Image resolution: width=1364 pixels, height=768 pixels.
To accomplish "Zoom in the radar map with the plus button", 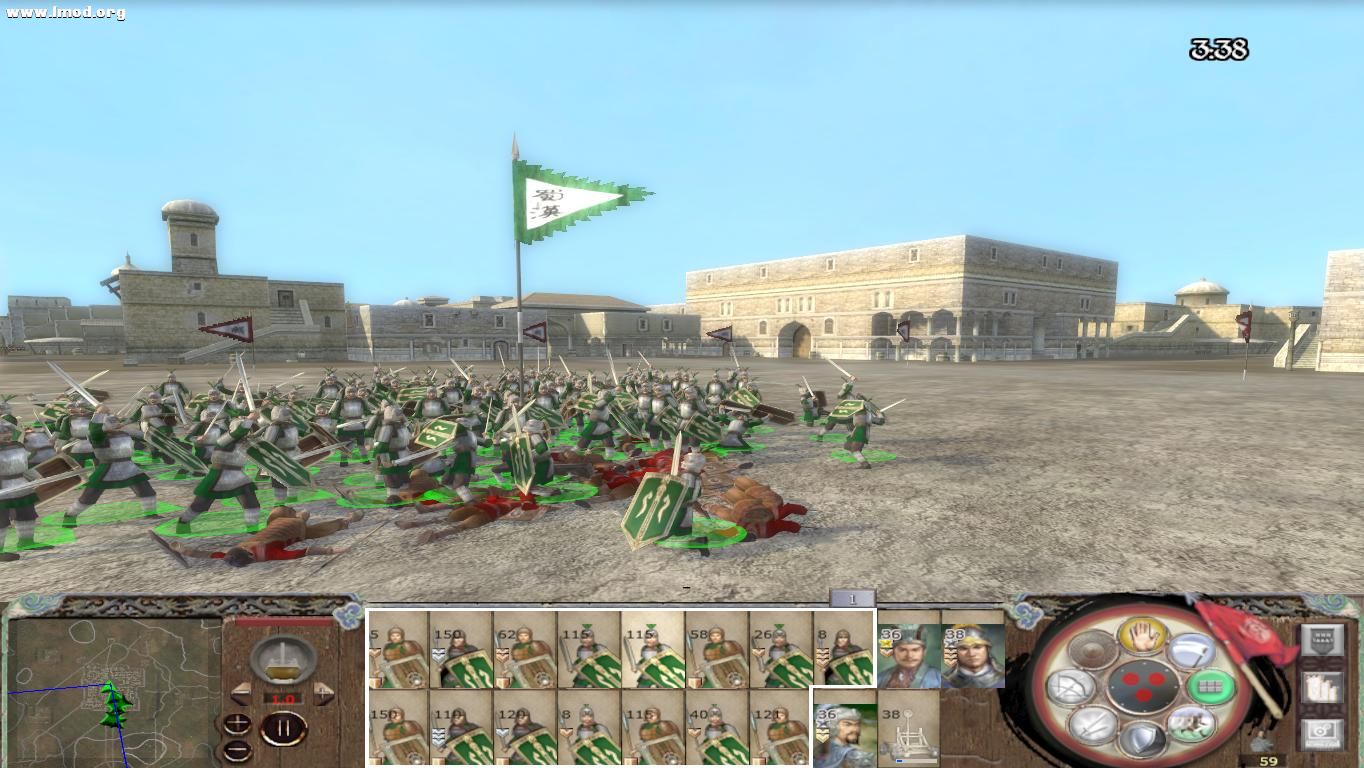I will point(238,721).
